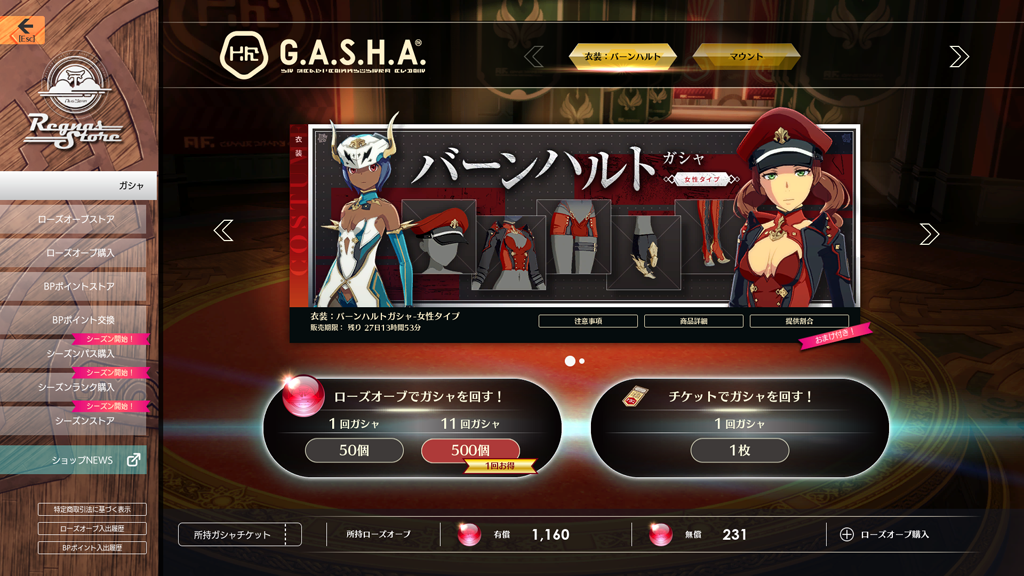Viewport: 1024px width, 576px height.
Task: Switch to the マウント gasha tab
Action: coord(746,57)
